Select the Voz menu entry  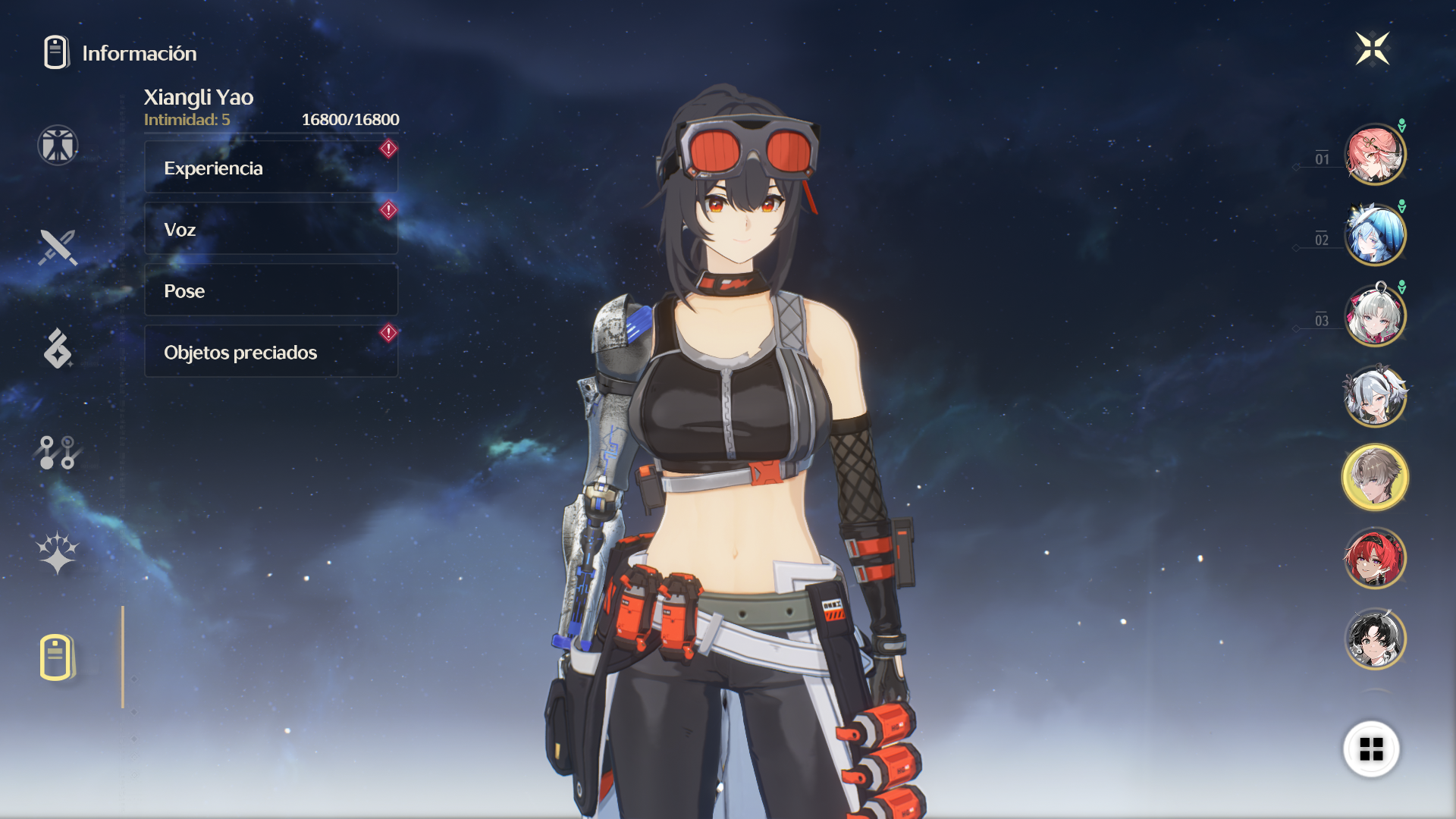pos(271,229)
